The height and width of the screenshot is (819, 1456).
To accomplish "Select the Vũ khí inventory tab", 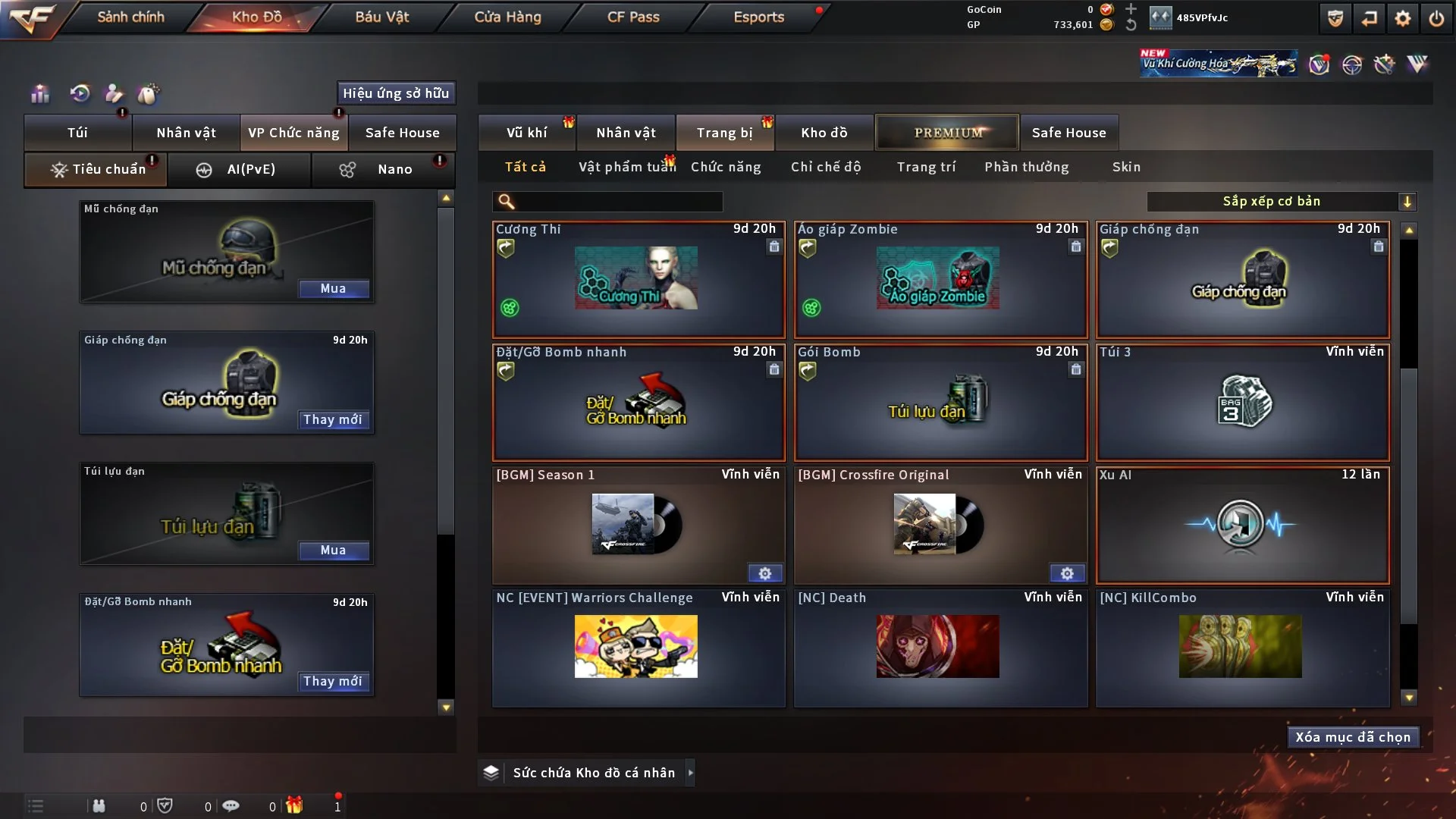I will (x=526, y=133).
